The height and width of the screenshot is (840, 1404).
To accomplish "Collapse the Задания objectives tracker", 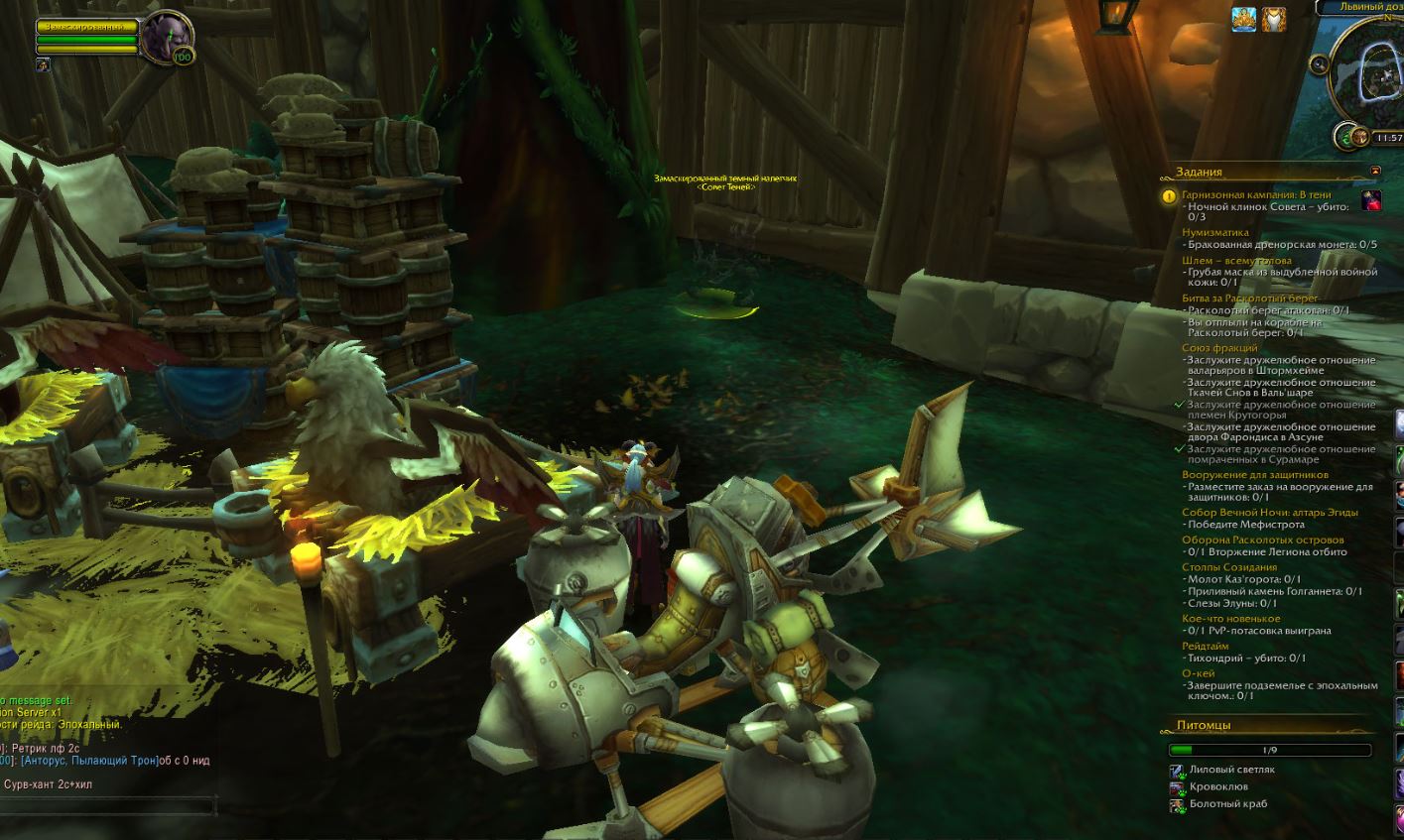I will 1375,172.
